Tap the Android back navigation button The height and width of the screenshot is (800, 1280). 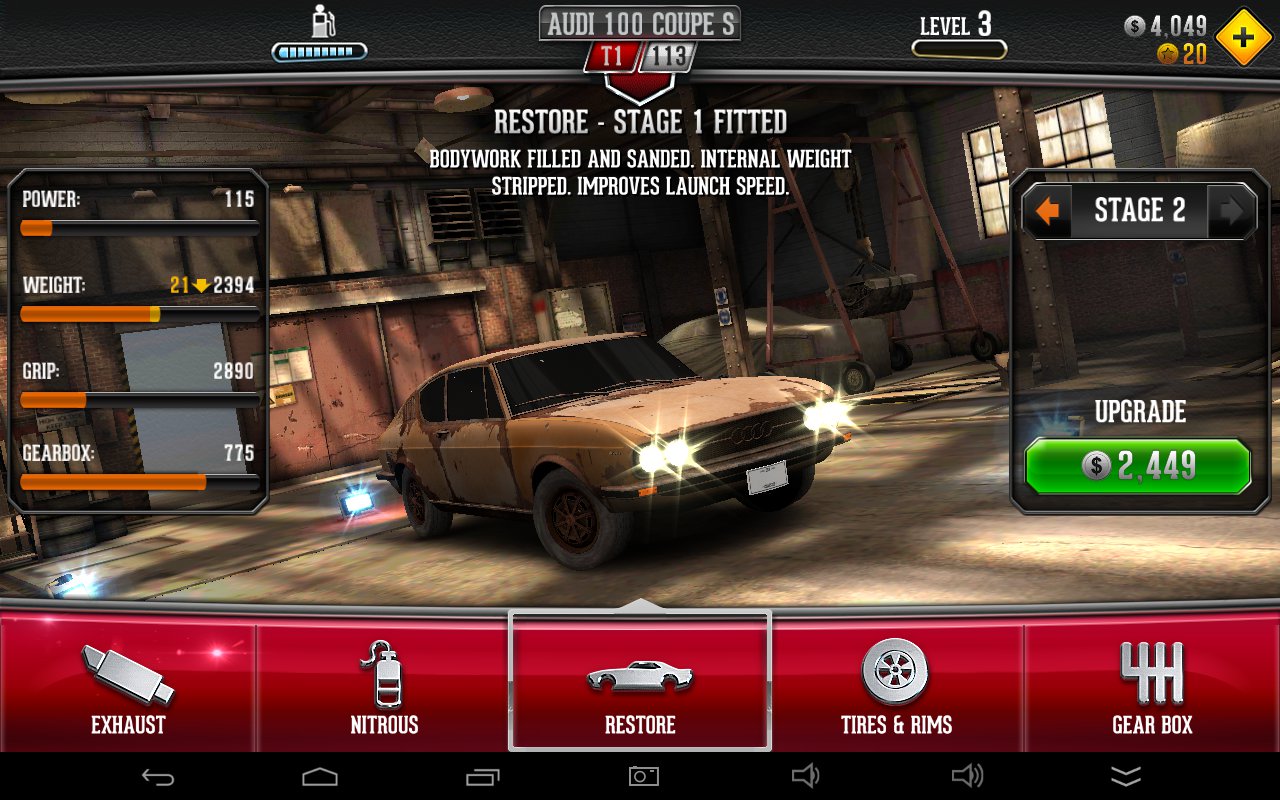pos(159,776)
